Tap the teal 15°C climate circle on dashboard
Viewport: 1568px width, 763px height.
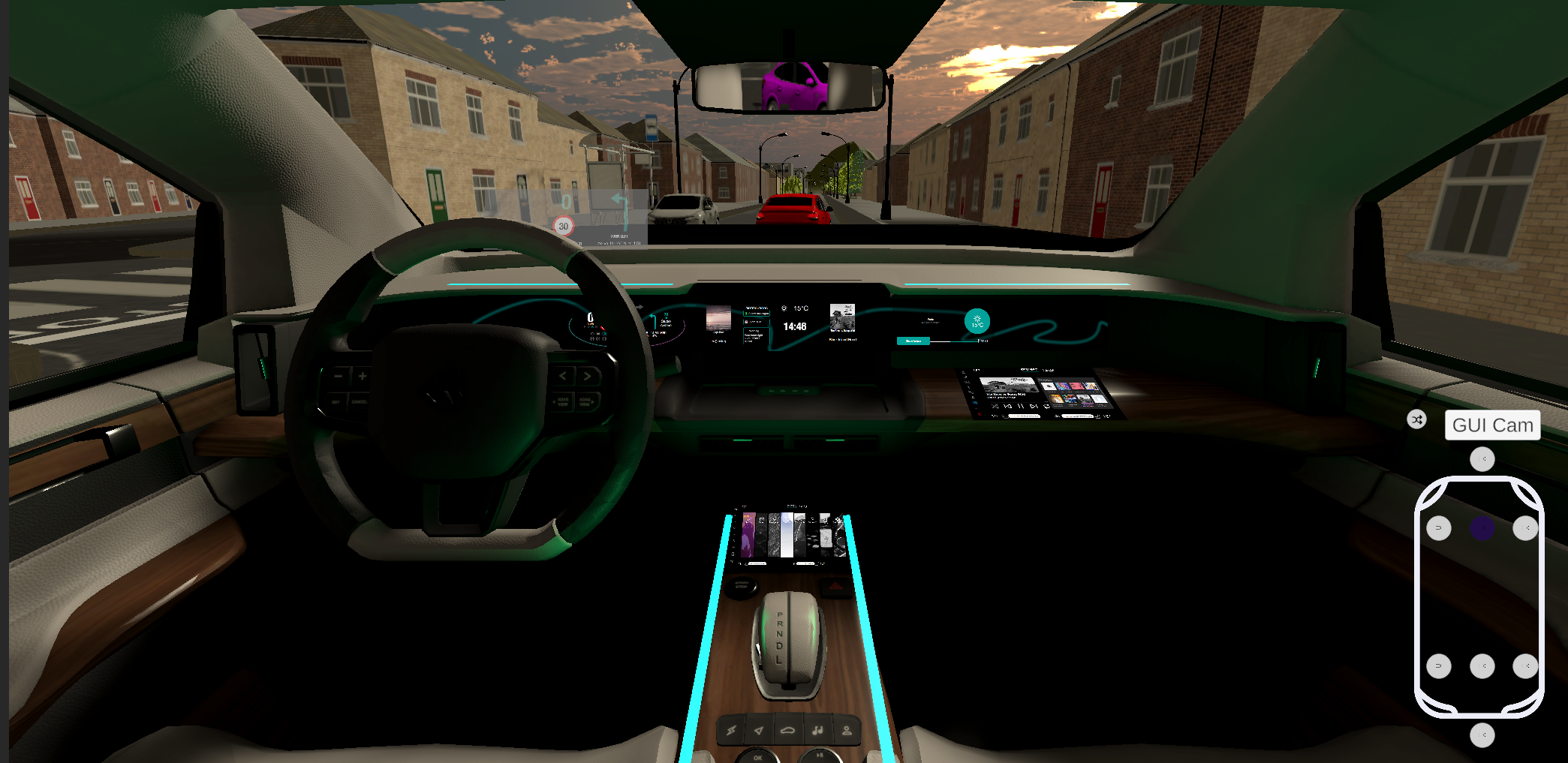point(976,320)
